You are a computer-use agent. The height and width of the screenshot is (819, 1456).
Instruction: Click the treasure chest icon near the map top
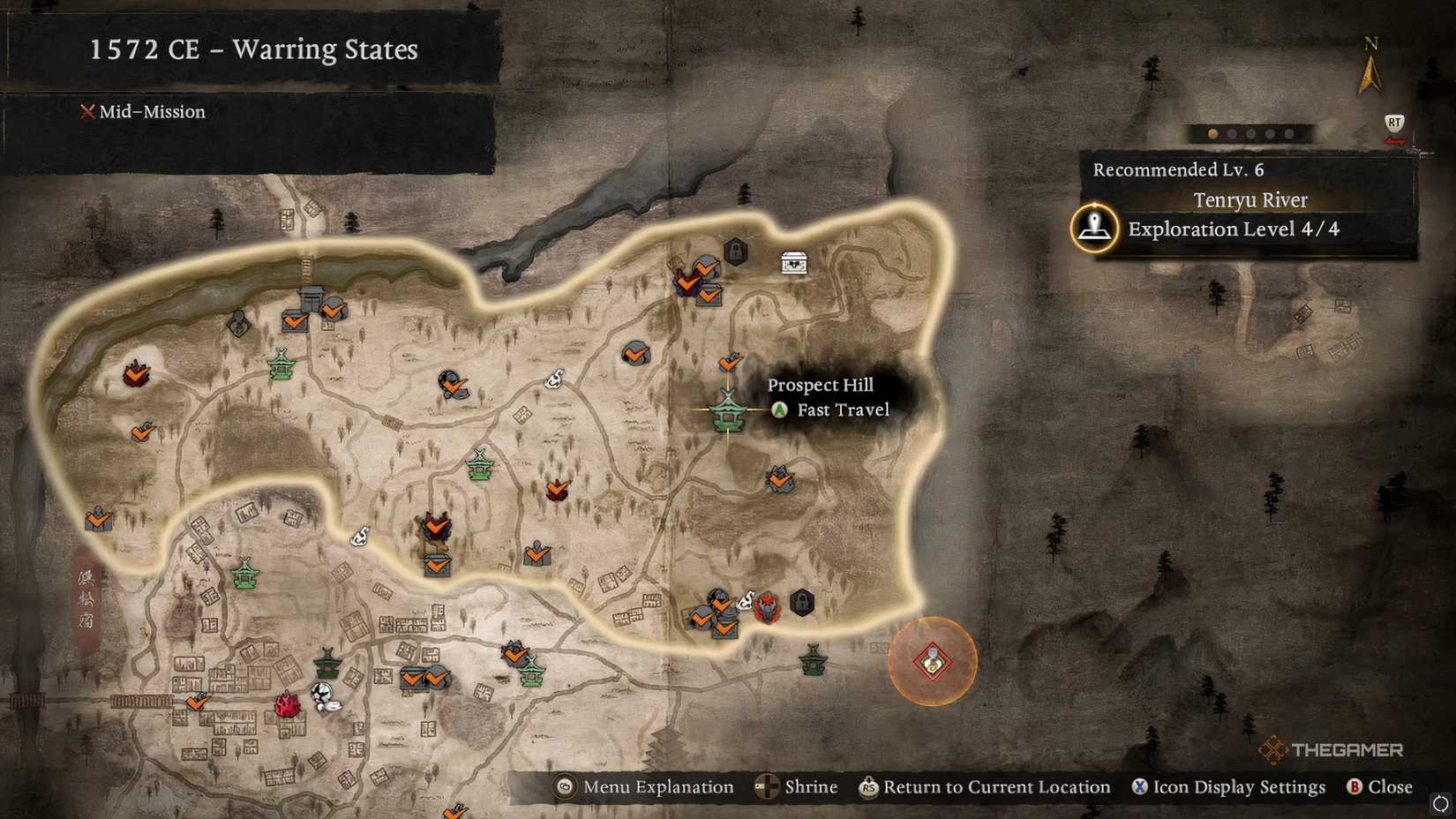point(793,262)
